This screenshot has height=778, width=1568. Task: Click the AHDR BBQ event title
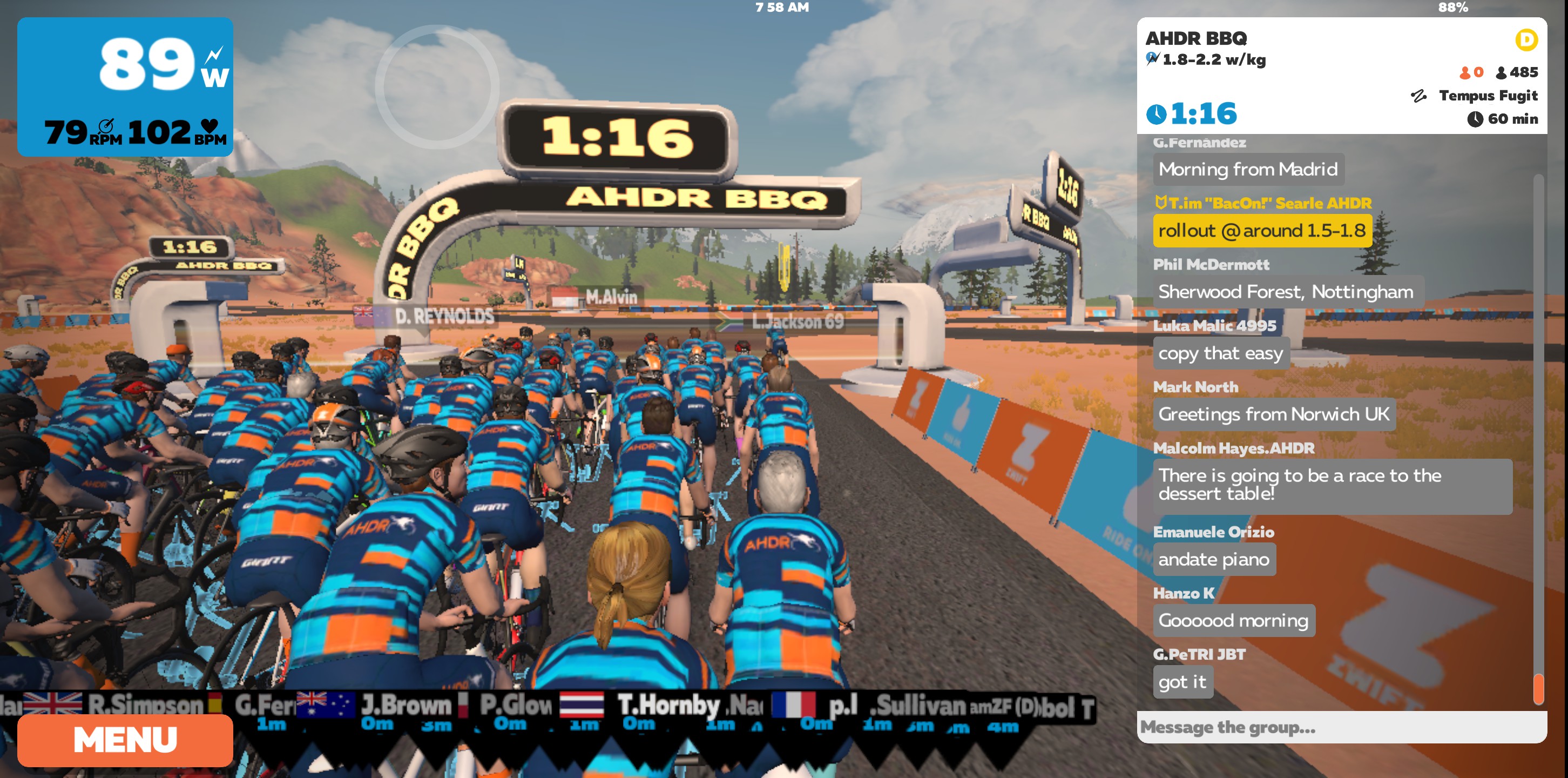point(1196,38)
